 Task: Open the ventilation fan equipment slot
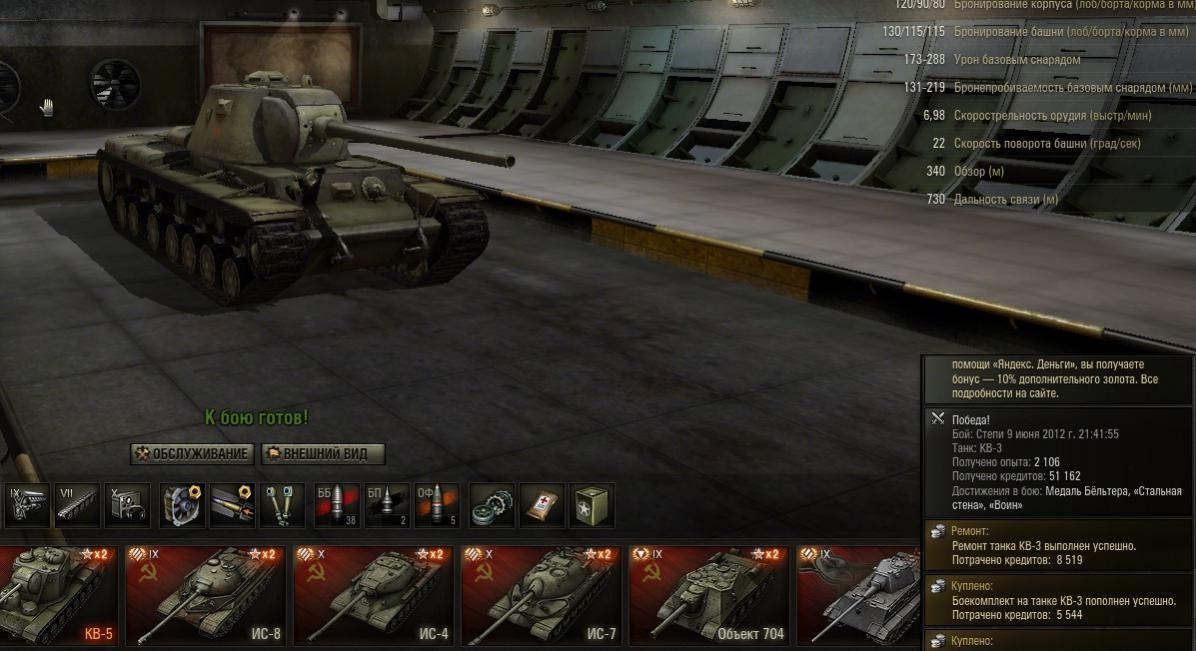[x=181, y=505]
